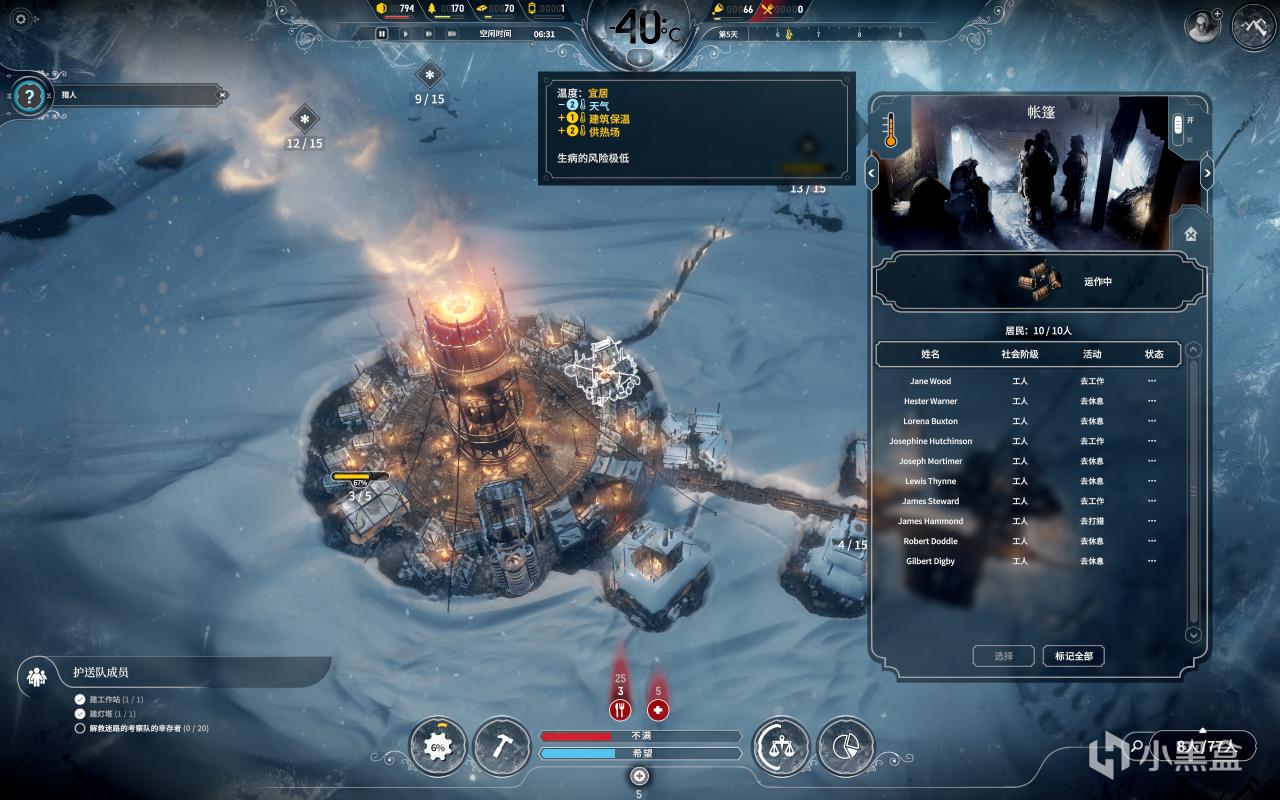Select resident Jane Wood in the list
The height and width of the screenshot is (800, 1280).
930,381
